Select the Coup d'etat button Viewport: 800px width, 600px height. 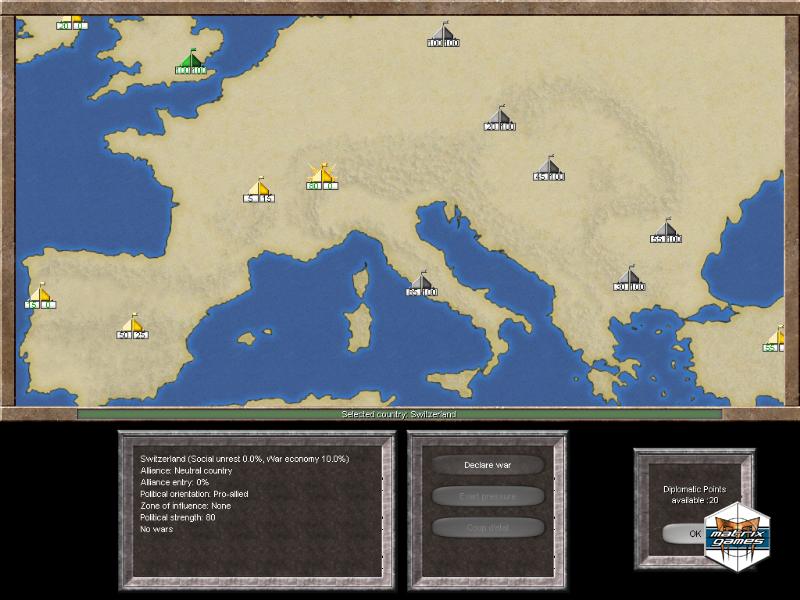(488, 527)
